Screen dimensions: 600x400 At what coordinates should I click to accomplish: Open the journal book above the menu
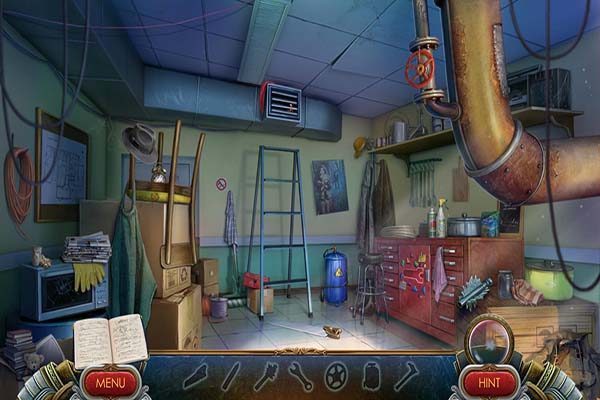point(110,341)
